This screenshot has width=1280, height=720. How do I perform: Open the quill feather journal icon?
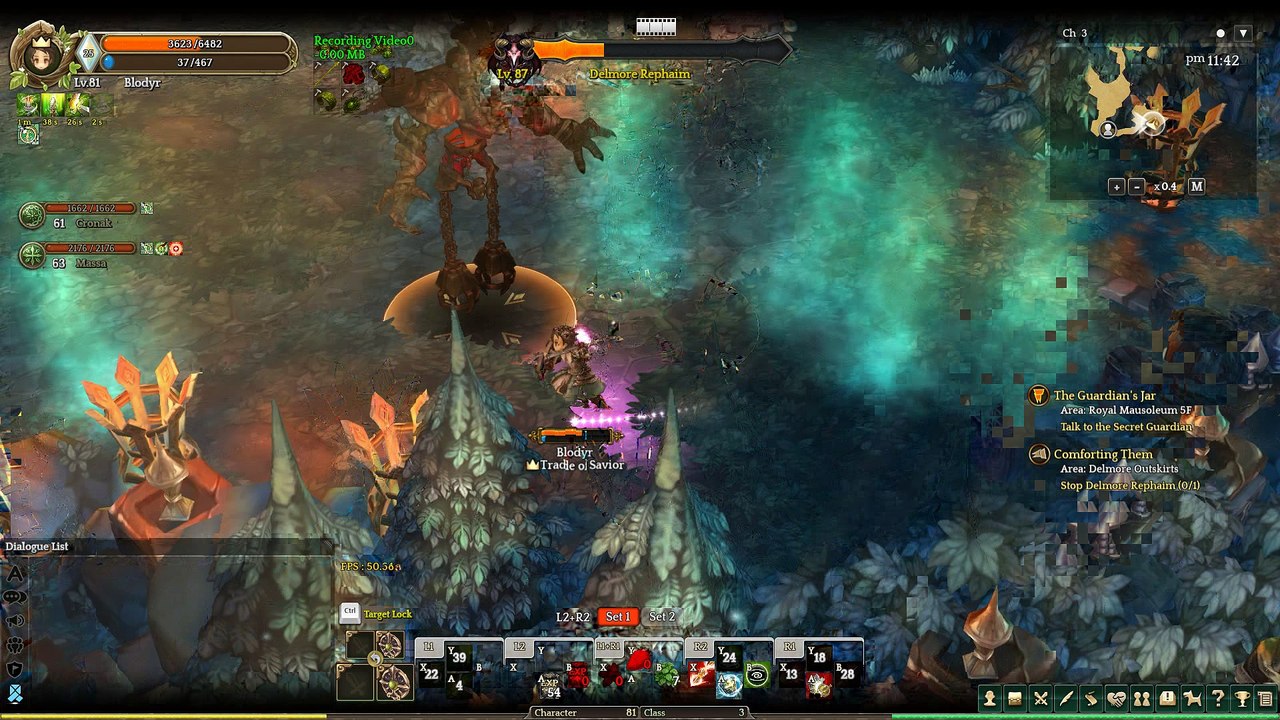(x=1066, y=699)
